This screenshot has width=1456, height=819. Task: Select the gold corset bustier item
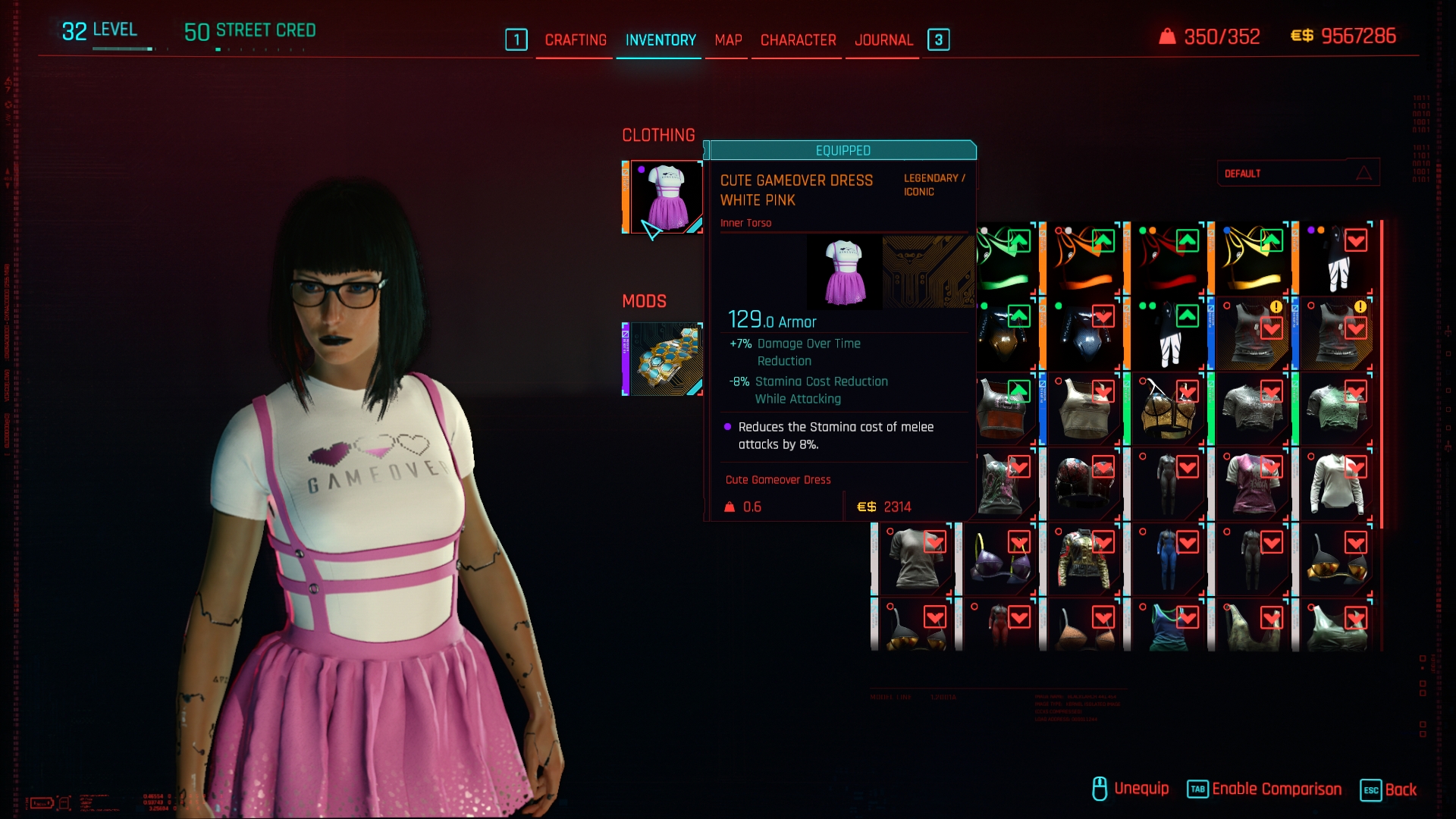click(1168, 409)
